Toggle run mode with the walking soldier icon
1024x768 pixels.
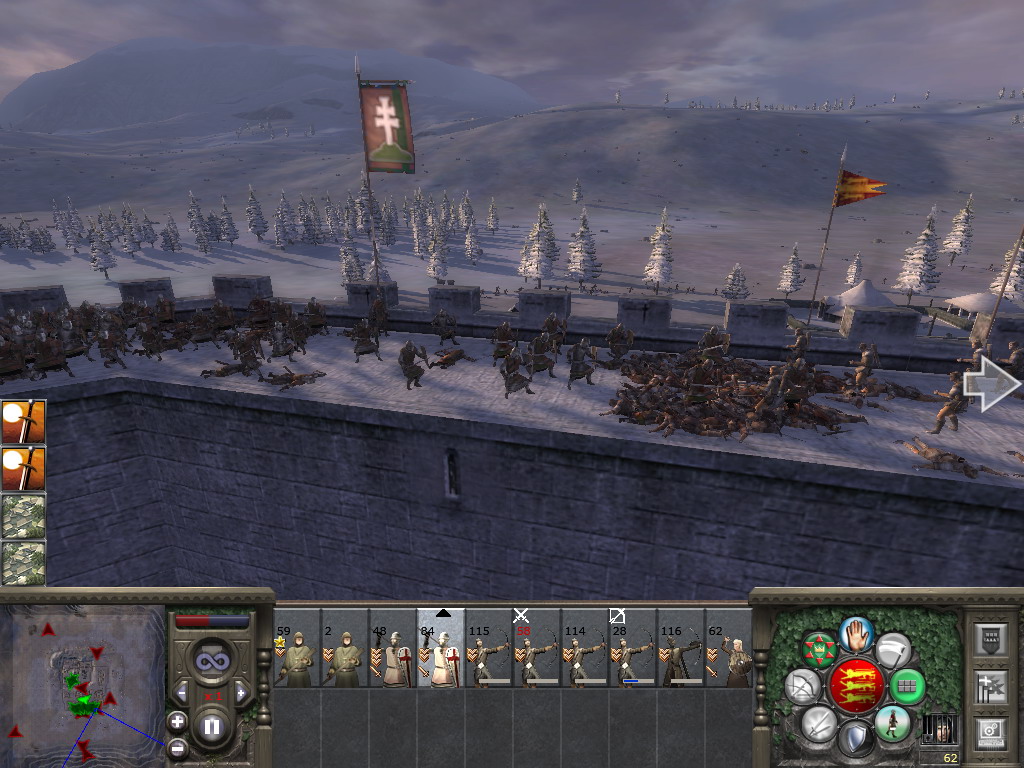point(892,722)
